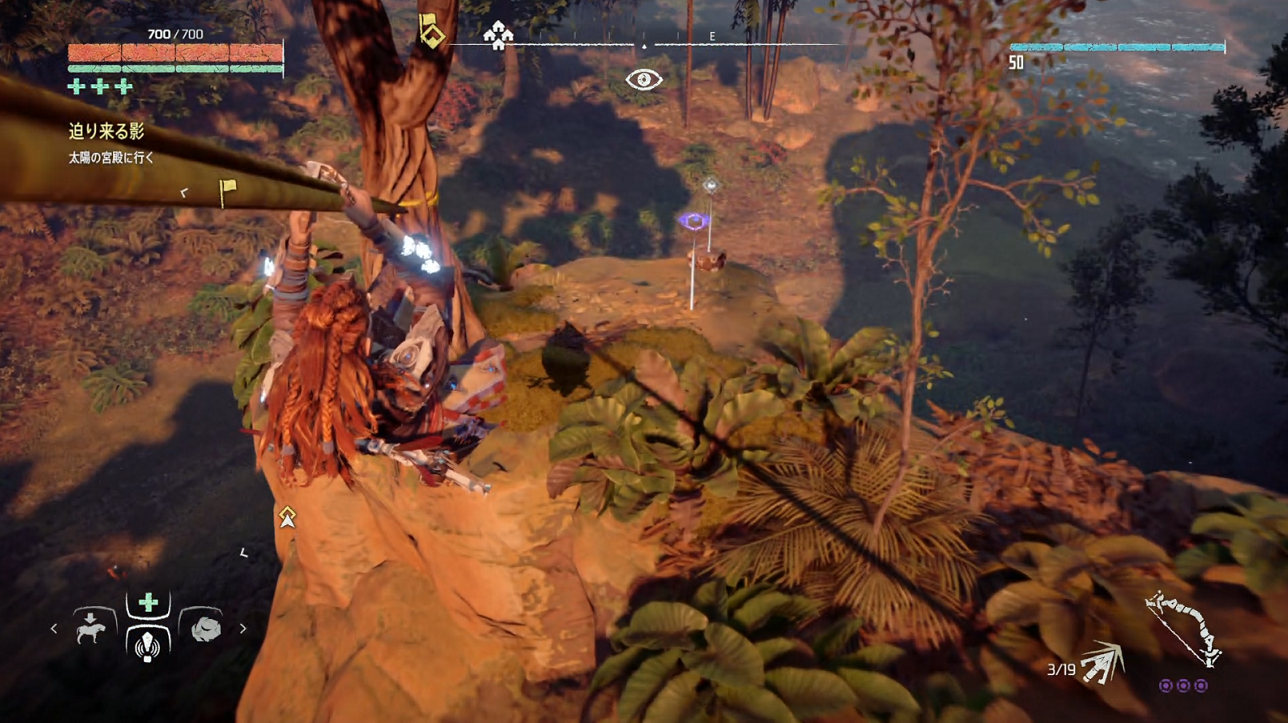
Task: Select the quest tracker titled 迫り来る影
Action: coord(106,132)
